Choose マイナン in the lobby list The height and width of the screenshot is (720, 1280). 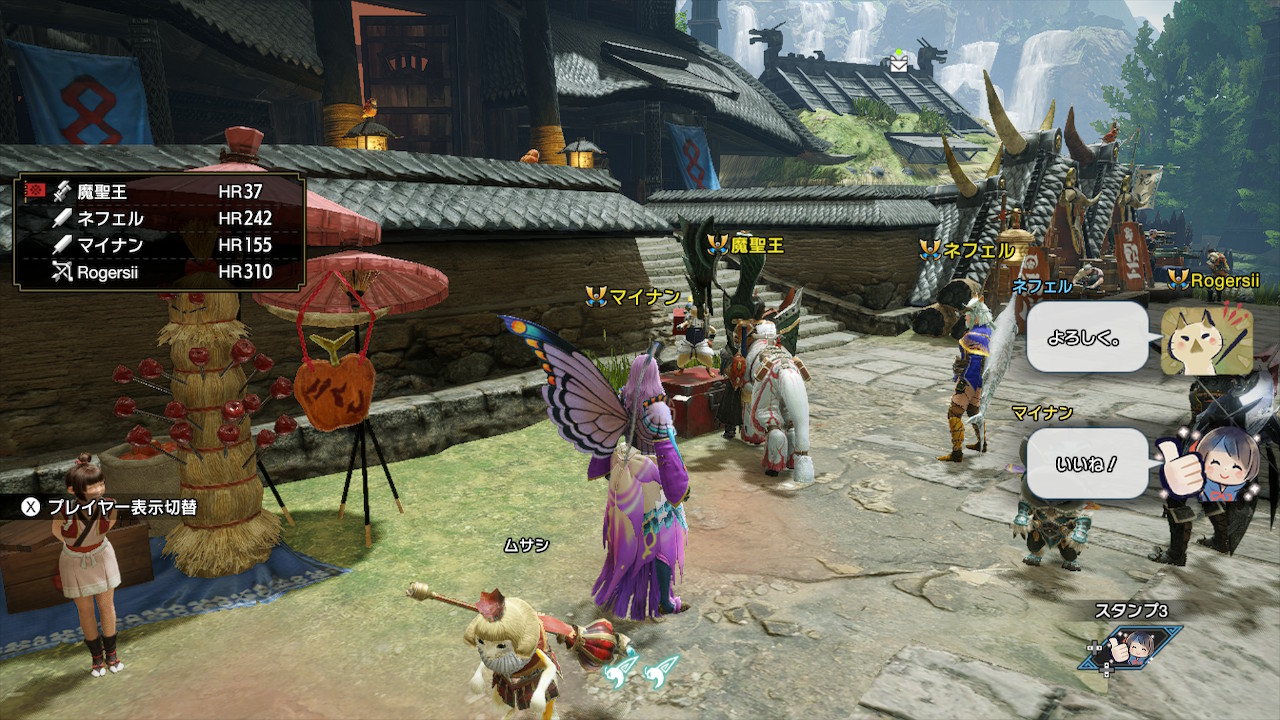160,245
